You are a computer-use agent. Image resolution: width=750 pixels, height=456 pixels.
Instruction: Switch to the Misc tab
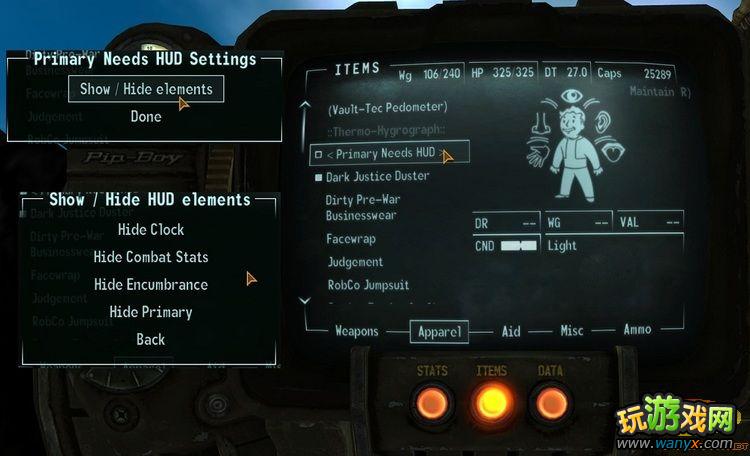tap(572, 331)
